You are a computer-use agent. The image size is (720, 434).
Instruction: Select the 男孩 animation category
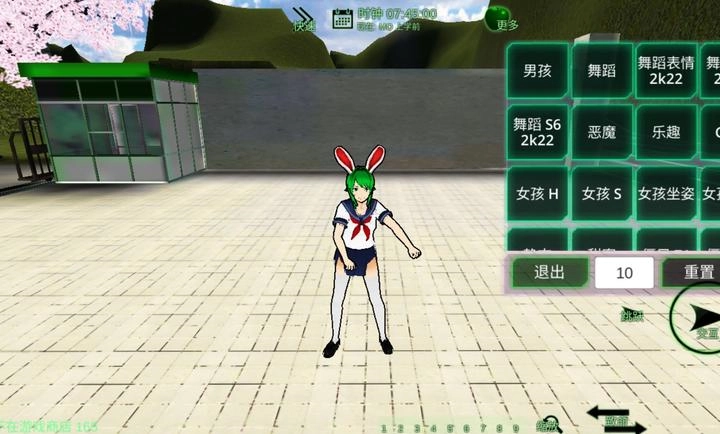click(x=537, y=71)
